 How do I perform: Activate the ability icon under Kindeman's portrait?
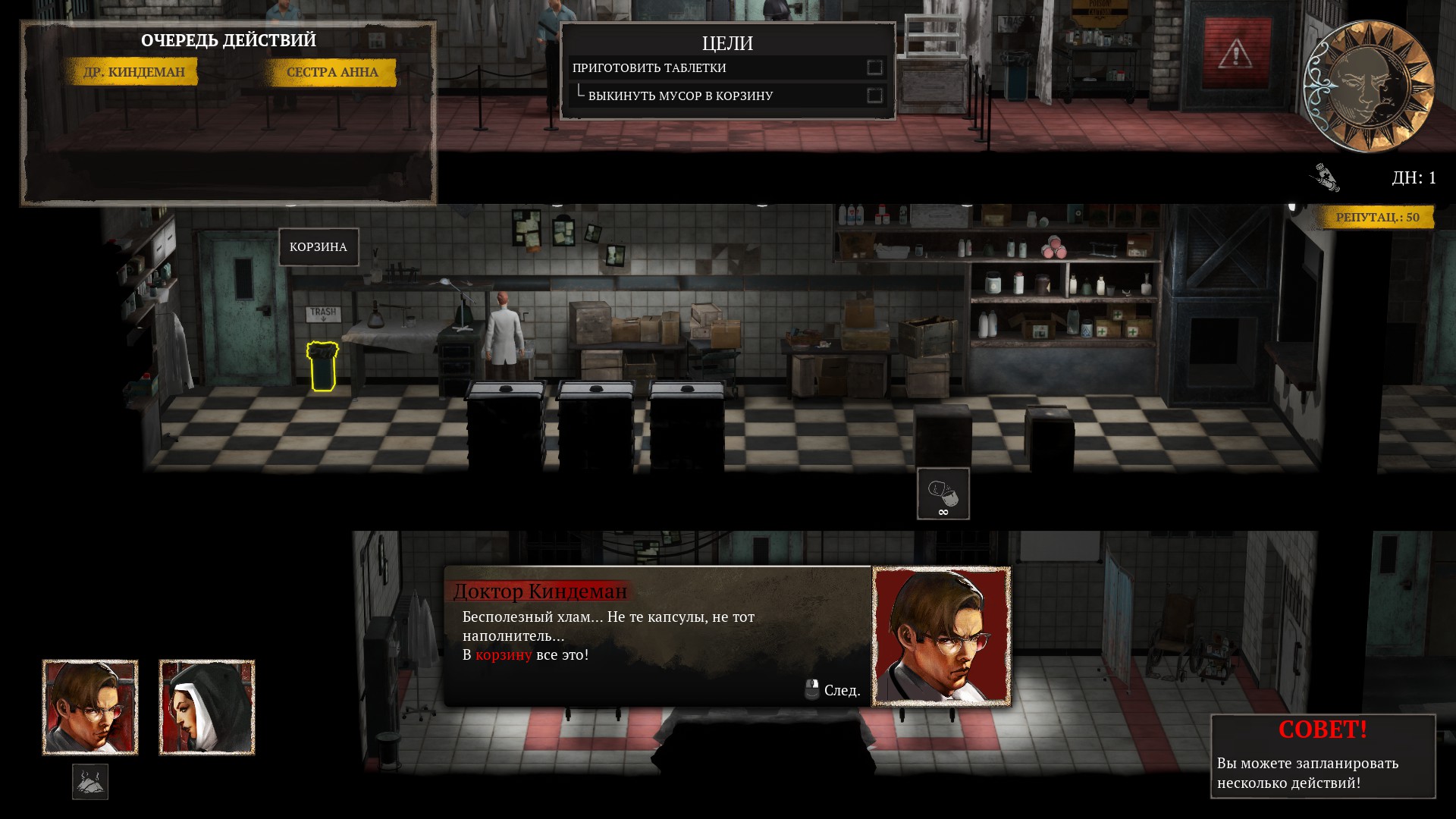click(90, 782)
